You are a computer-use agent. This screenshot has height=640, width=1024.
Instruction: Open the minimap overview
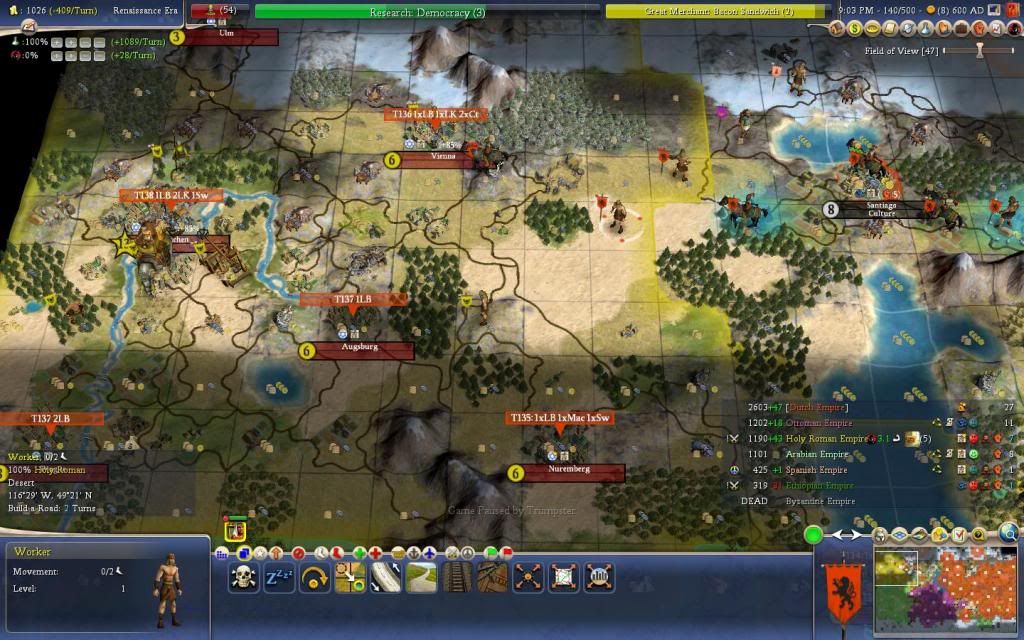tap(943, 584)
